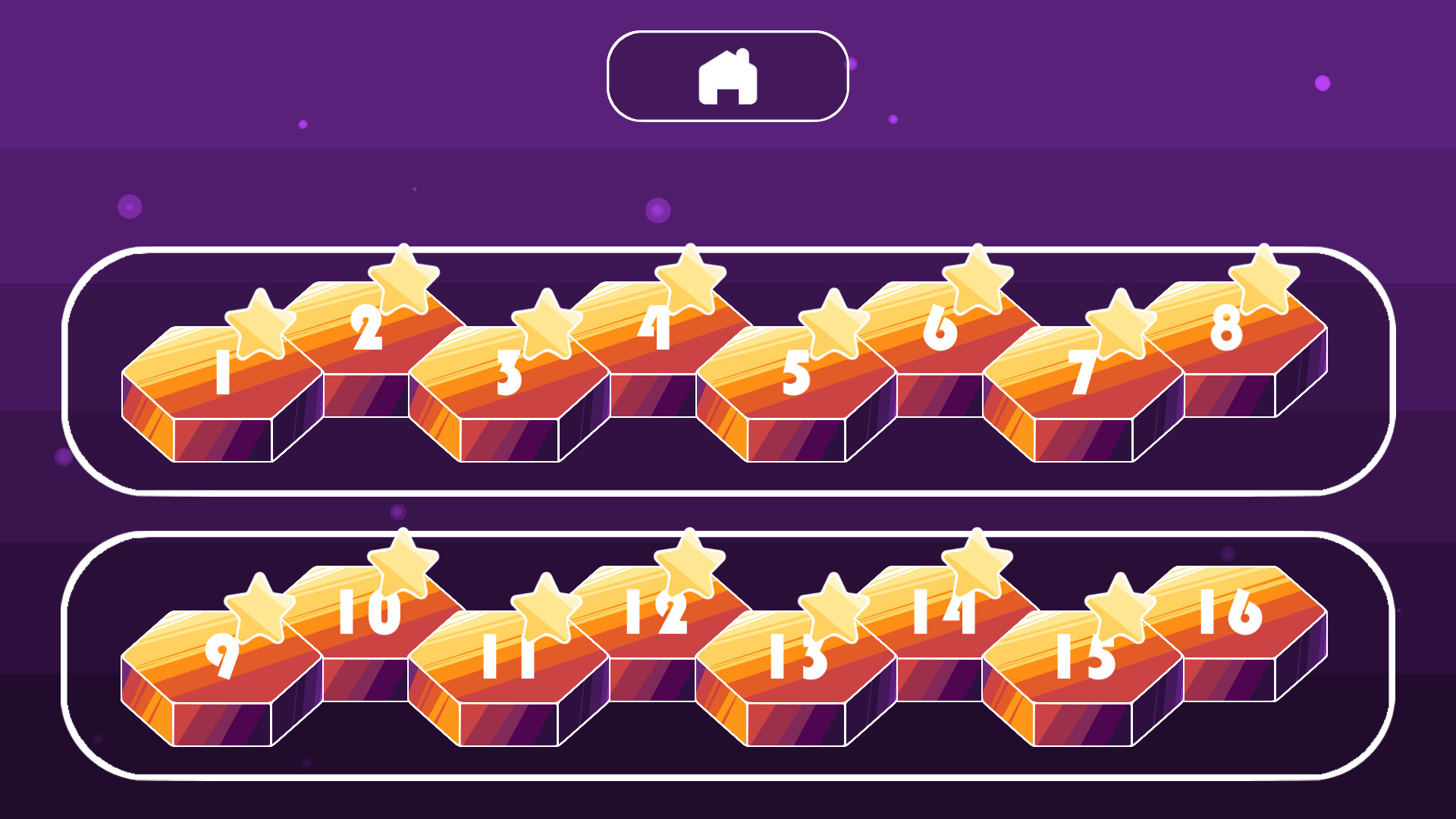This screenshot has height=819, width=1456.
Task: Click the star on level 2 tile
Action: pyautogui.click(x=402, y=282)
